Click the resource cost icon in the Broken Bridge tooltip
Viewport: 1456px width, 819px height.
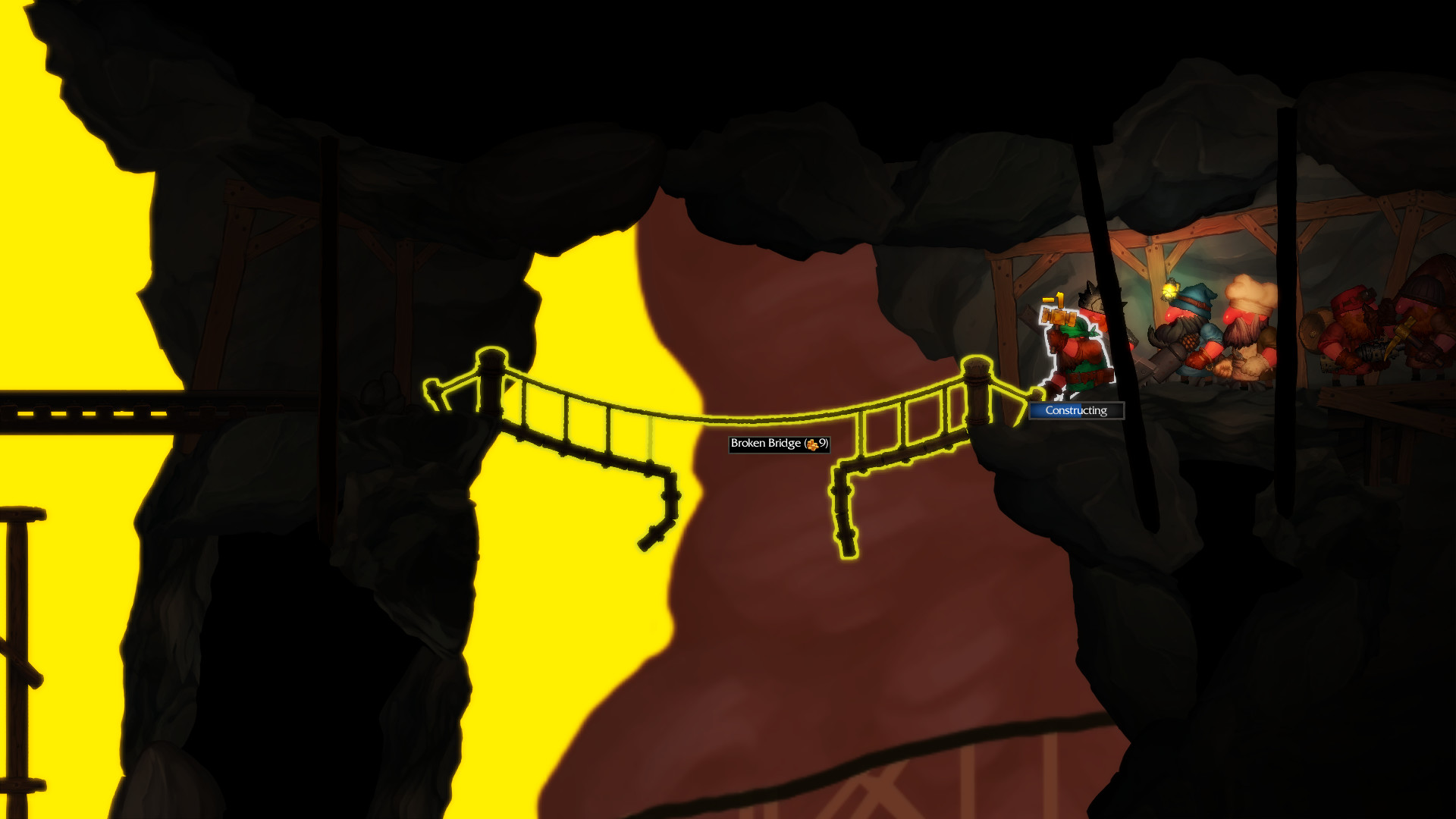pos(812,445)
